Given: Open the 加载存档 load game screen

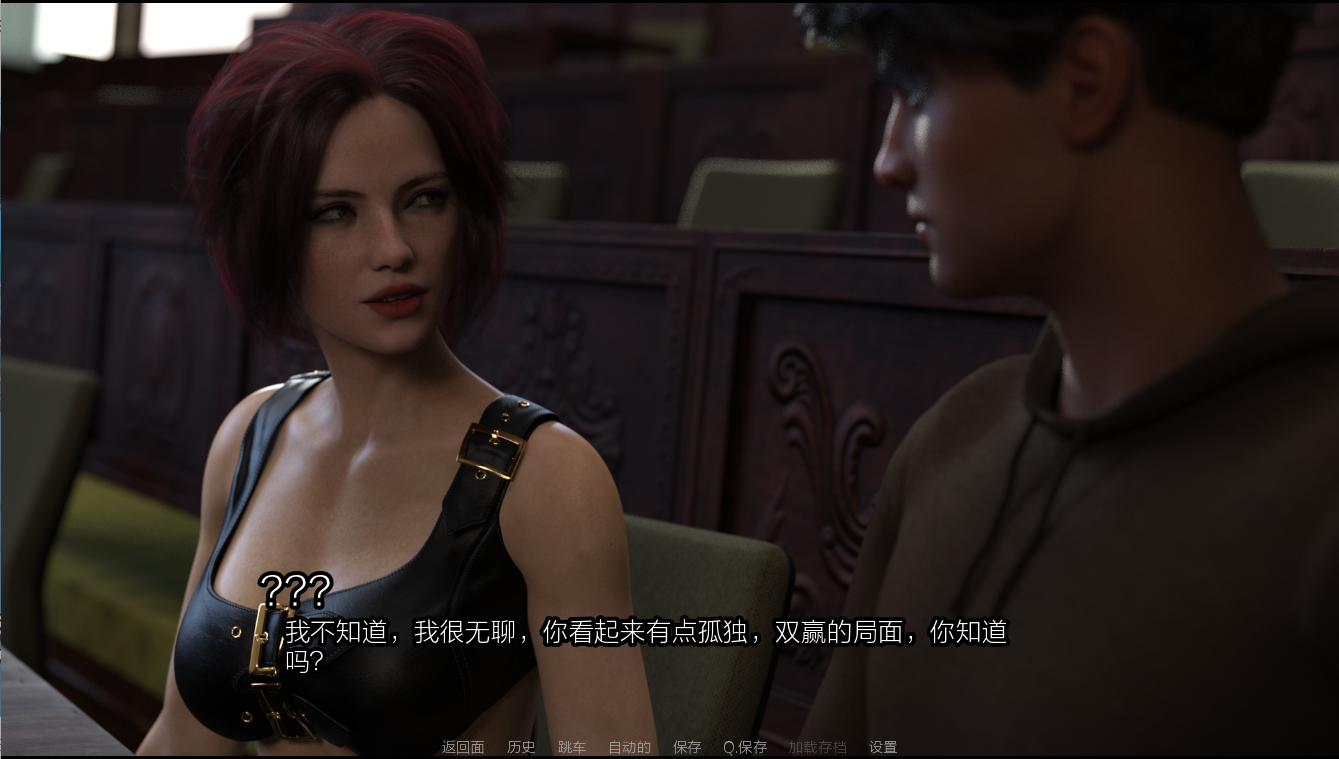Looking at the screenshot, I should pyautogui.click(x=818, y=746).
